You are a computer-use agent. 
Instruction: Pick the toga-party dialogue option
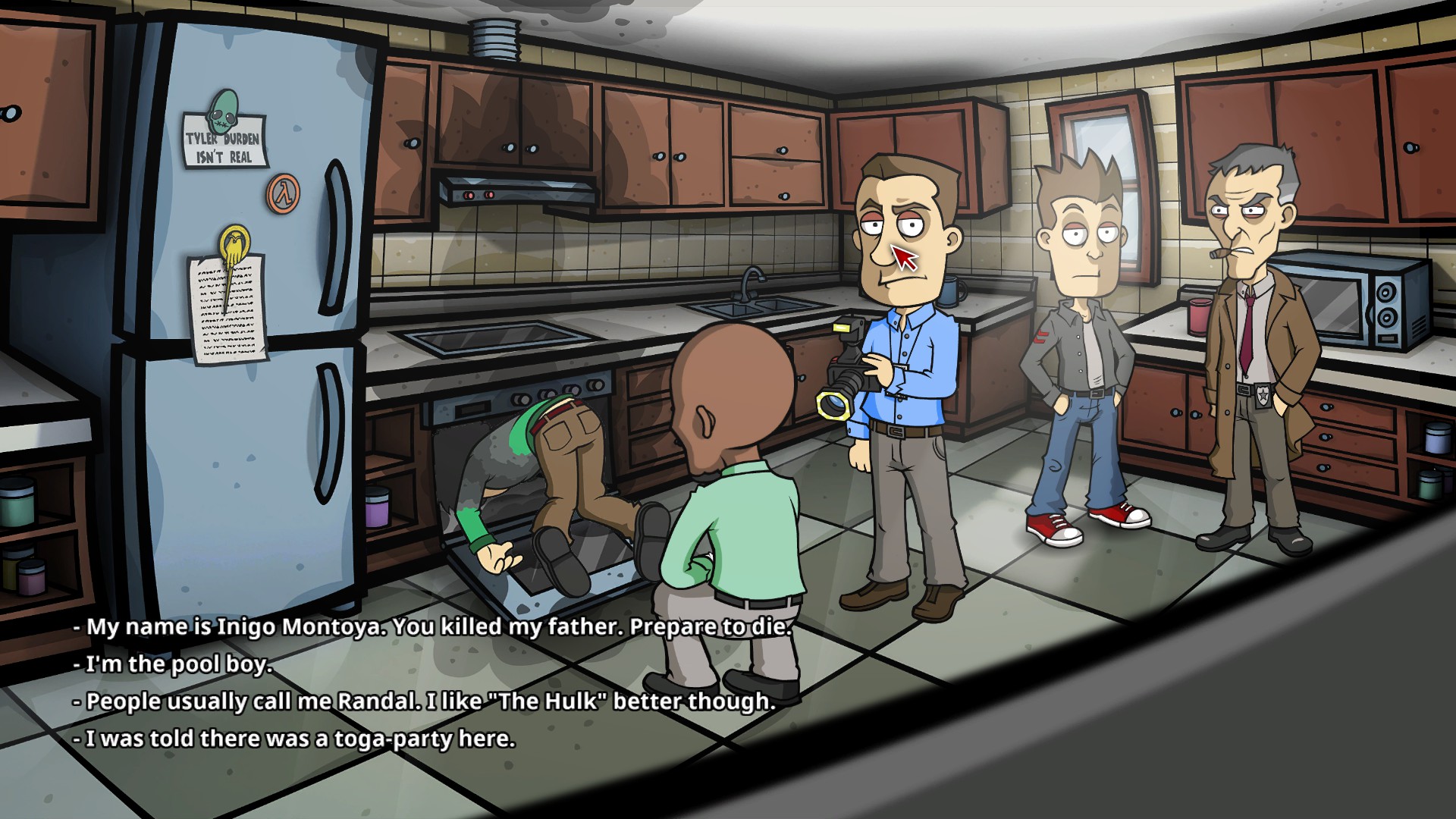(295, 739)
